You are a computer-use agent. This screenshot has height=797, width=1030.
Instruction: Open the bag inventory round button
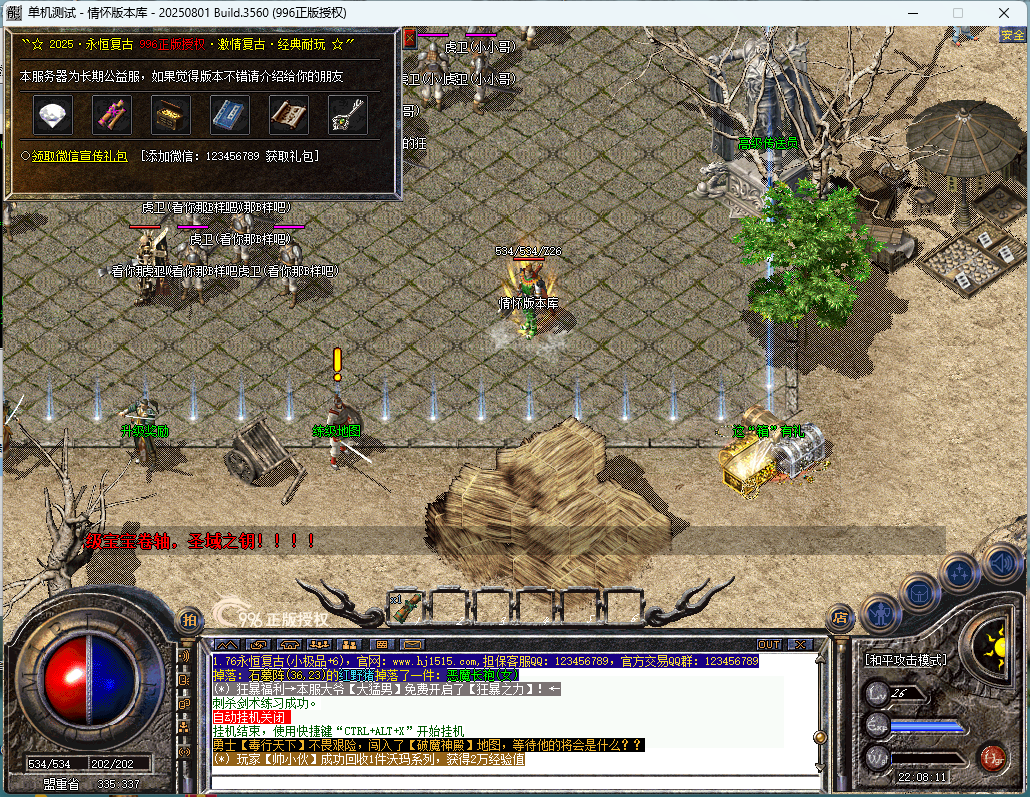tap(919, 592)
